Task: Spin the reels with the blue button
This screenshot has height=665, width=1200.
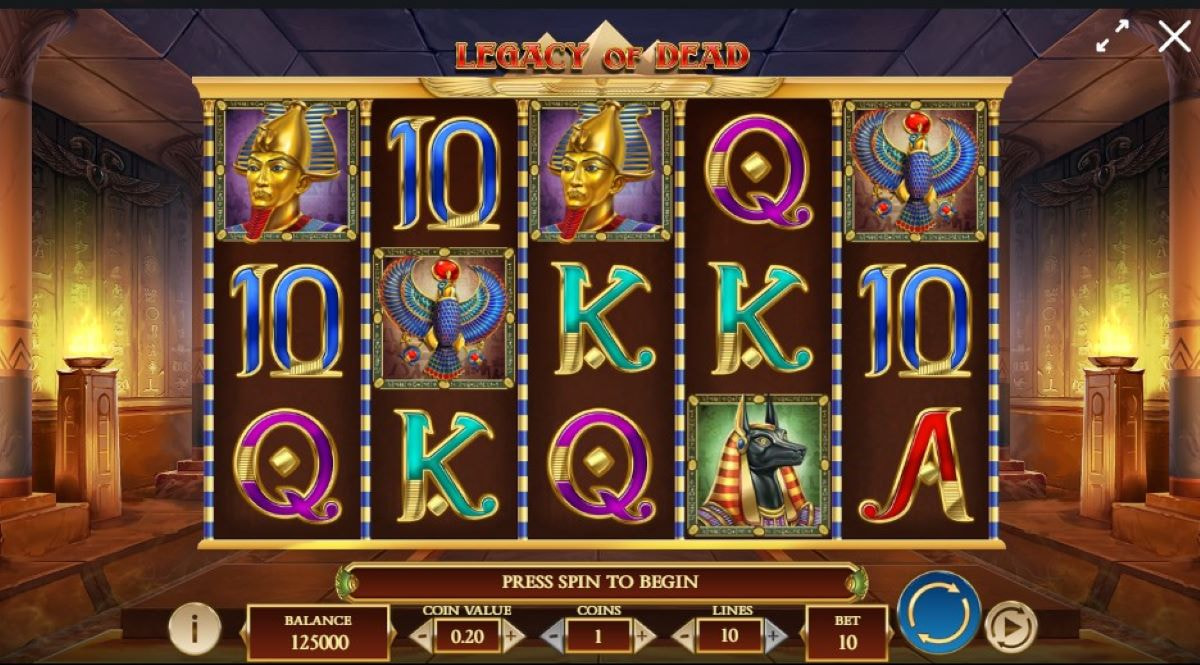Action: pyautogui.click(x=938, y=613)
